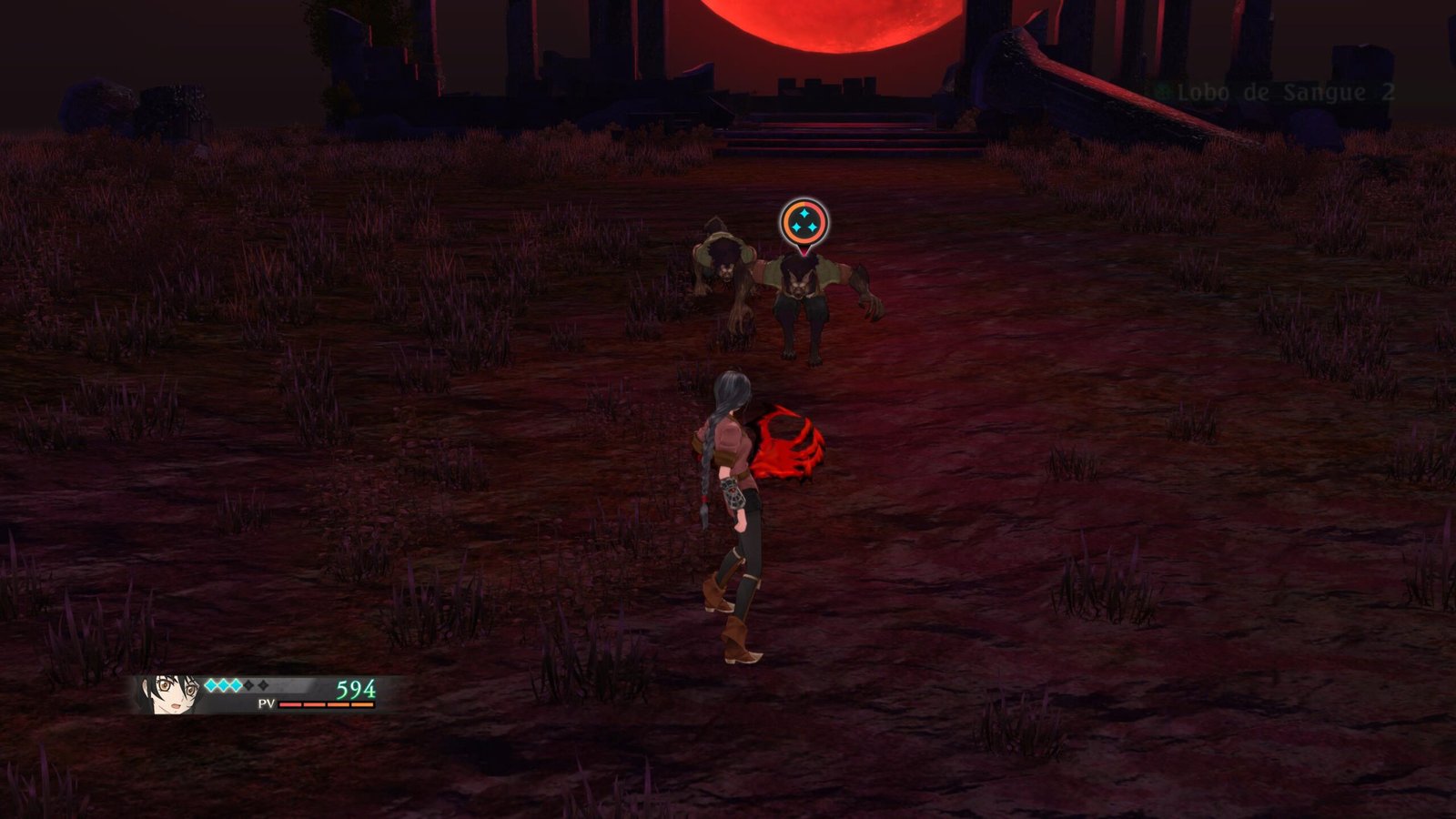The width and height of the screenshot is (1456, 819).
Task: Select the Lobo de Sangue 2 enemy label
Action: (x=1285, y=93)
